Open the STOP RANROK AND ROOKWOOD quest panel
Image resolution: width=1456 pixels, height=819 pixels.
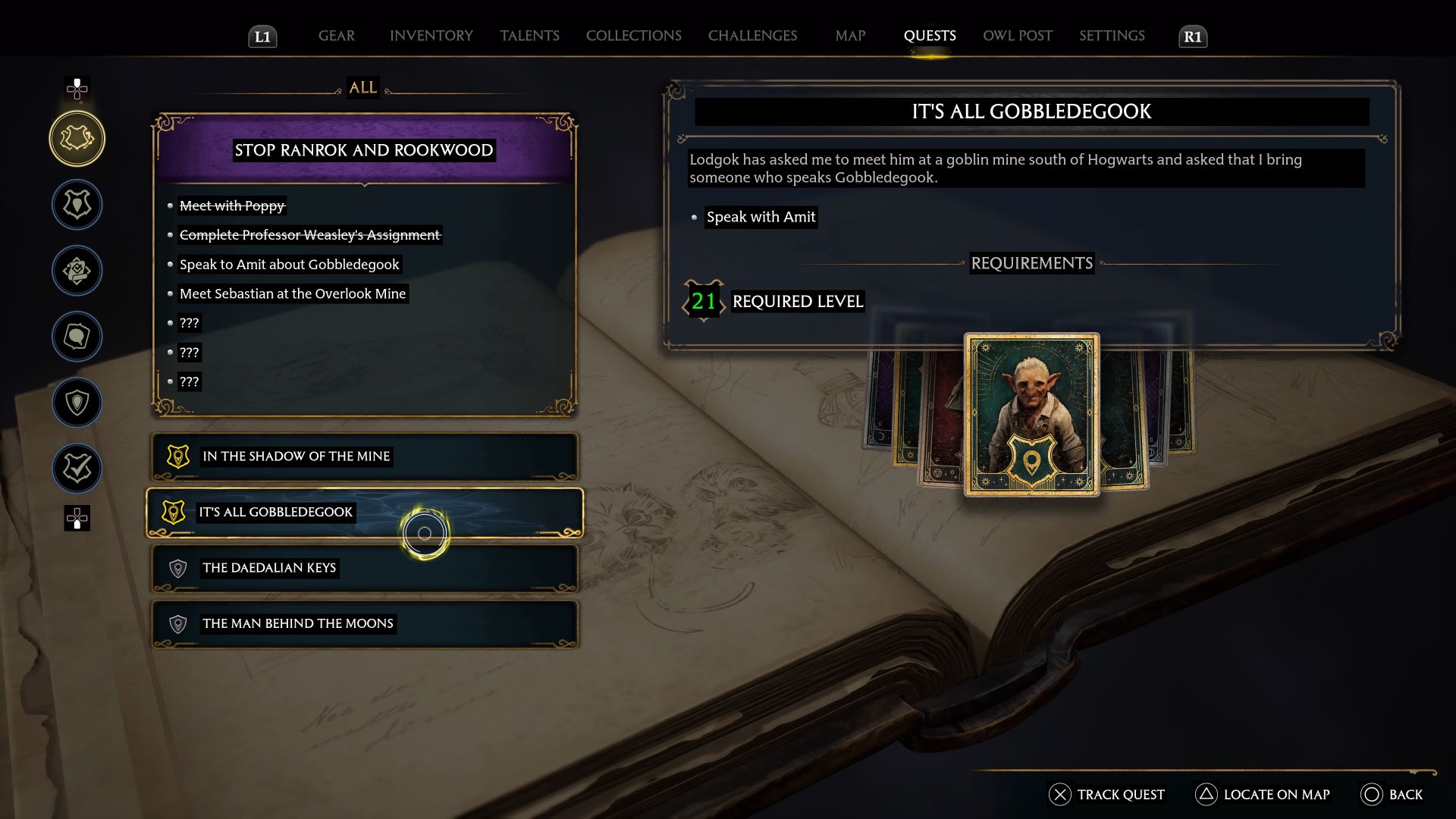[362, 150]
